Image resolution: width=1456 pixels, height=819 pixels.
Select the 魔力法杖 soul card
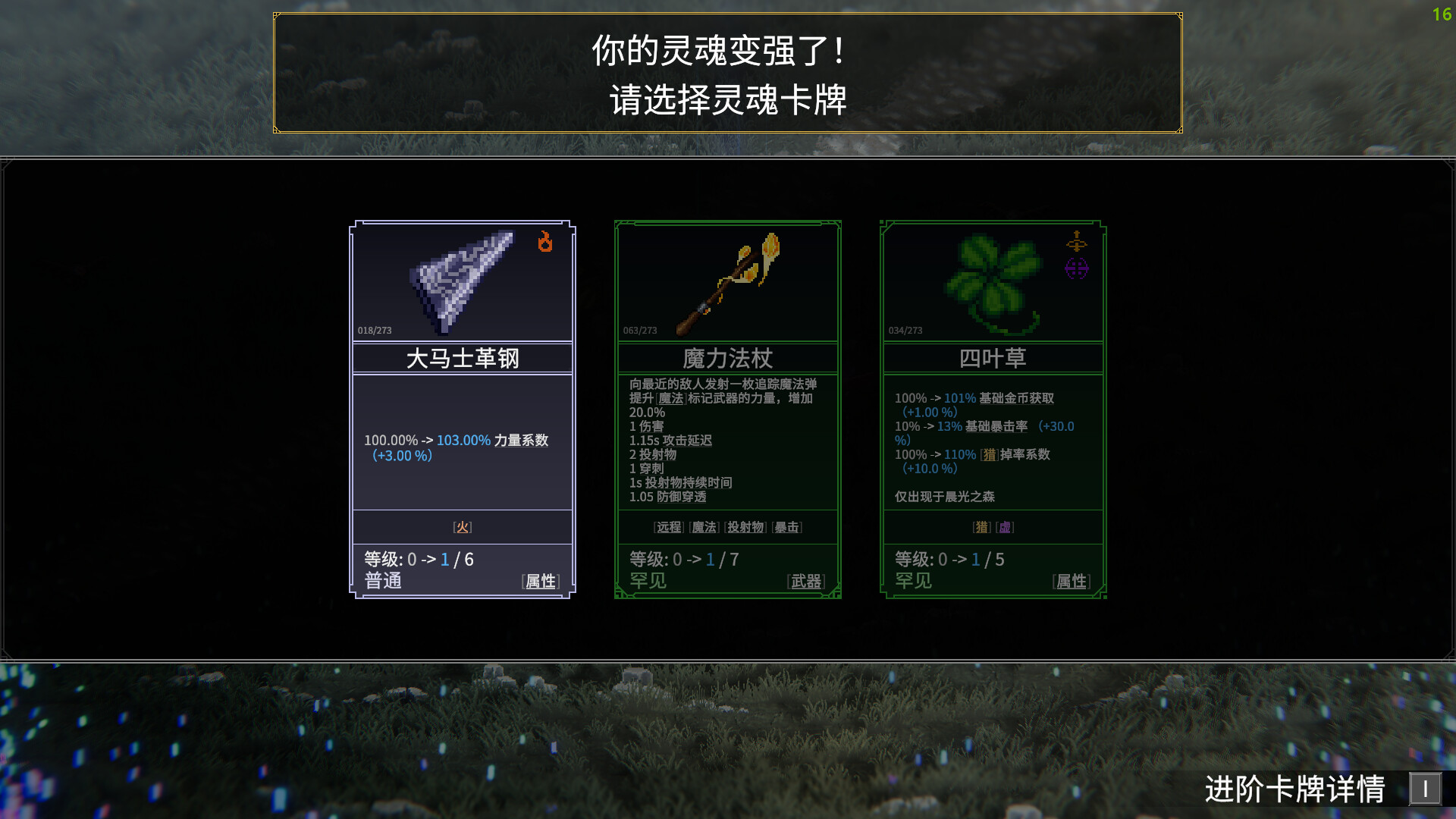(726, 409)
